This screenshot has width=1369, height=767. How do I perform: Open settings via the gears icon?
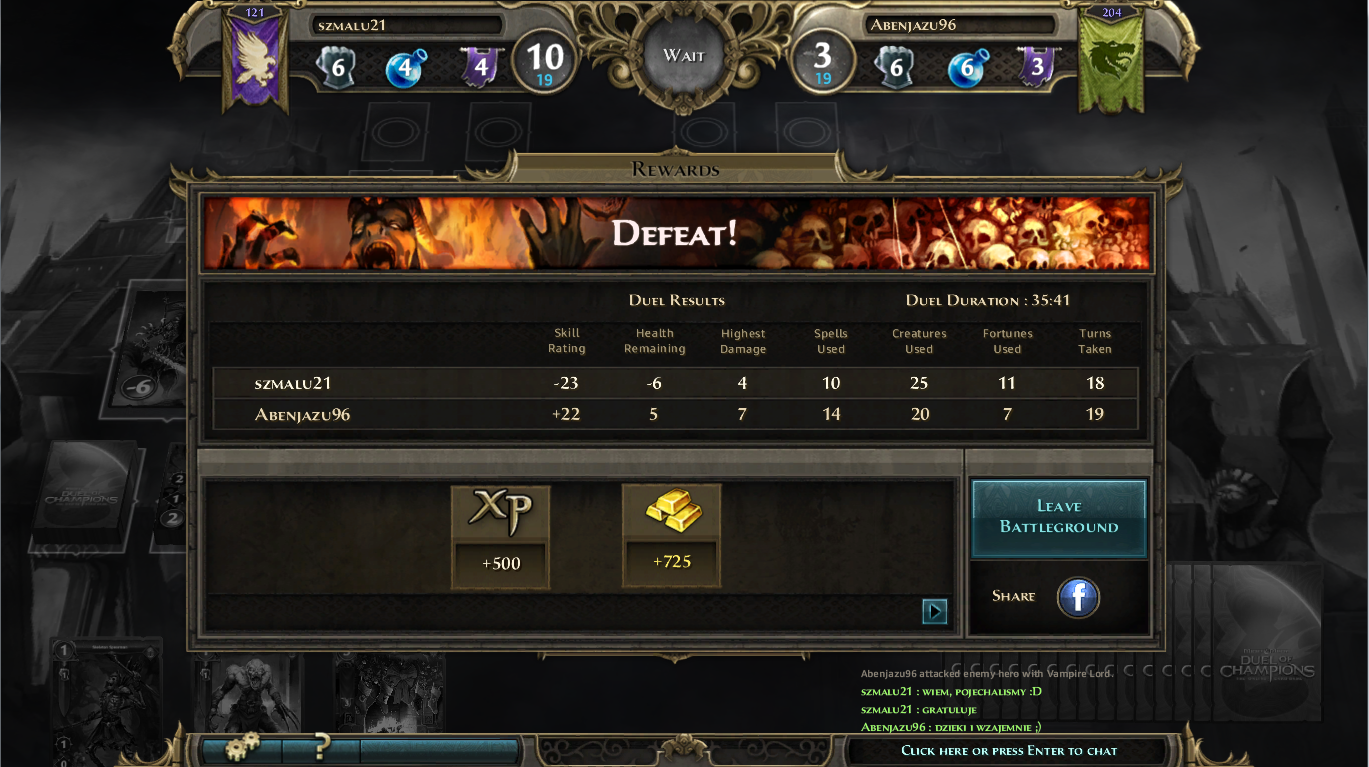(241, 747)
